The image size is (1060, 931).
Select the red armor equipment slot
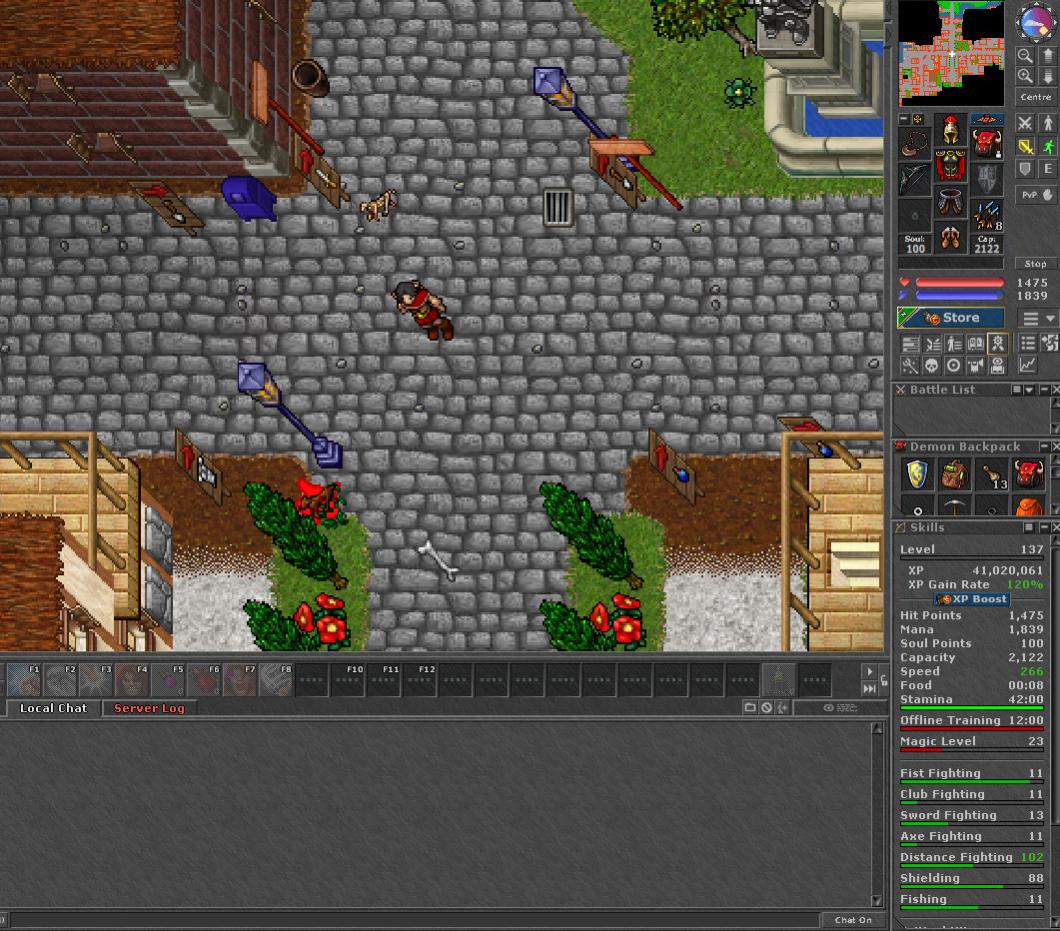pyautogui.click(x=949, y=166)
